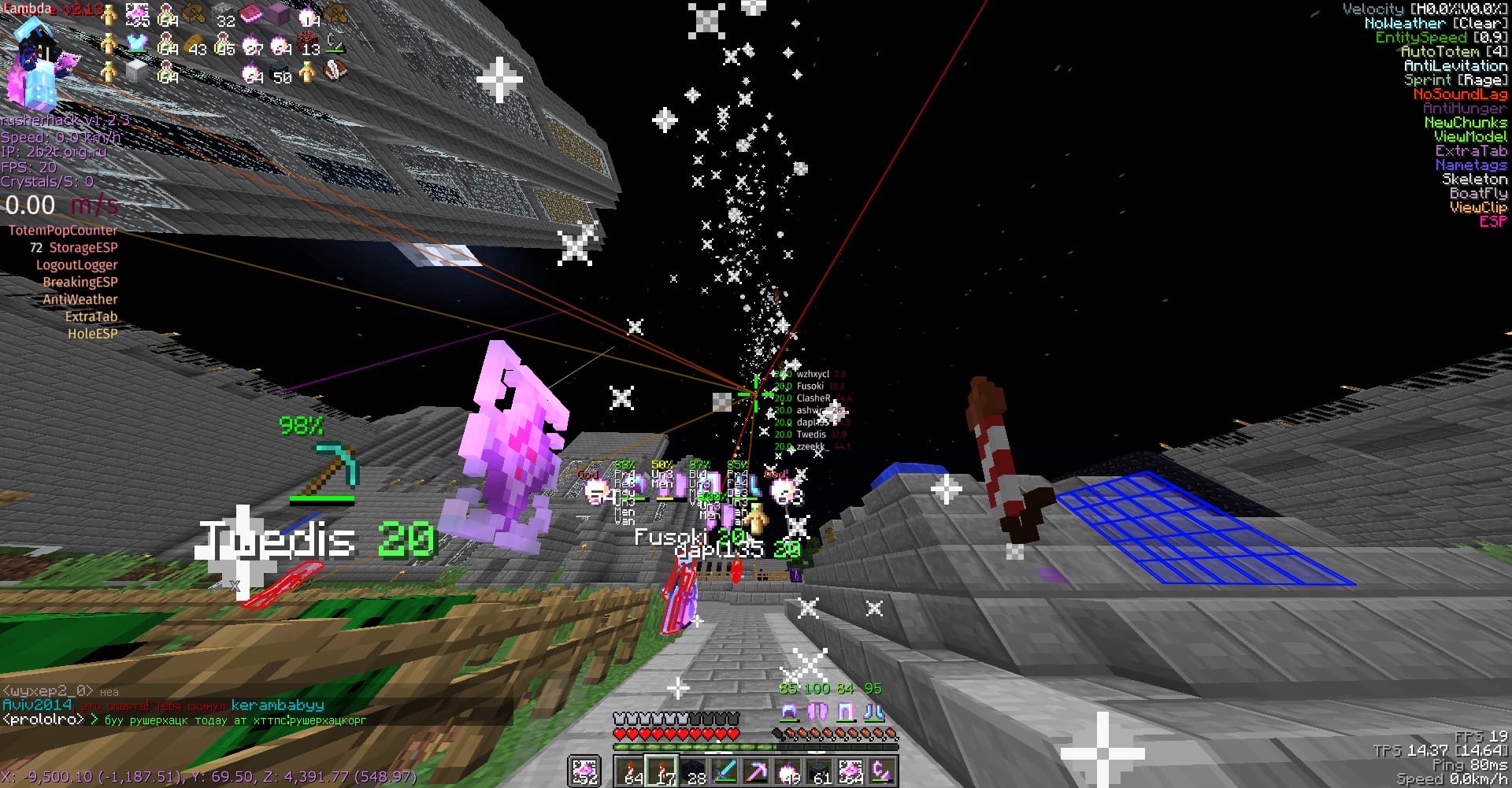Click the purple shulker box inventory item
This screenshot has height=788, width=1512.
click(x=280, y=13)
